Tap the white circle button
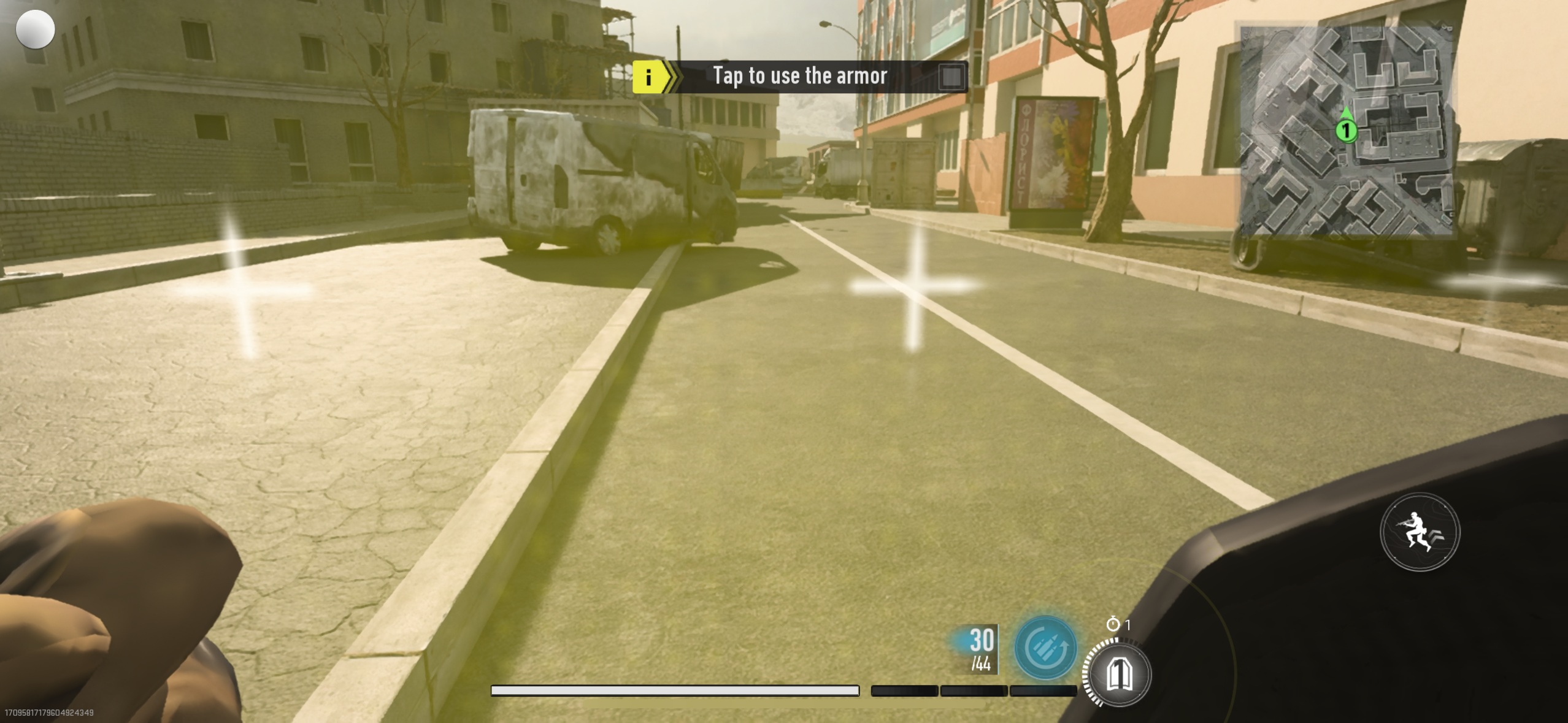1568x723 pixels. pyautogui.click(x=35, y=29)
